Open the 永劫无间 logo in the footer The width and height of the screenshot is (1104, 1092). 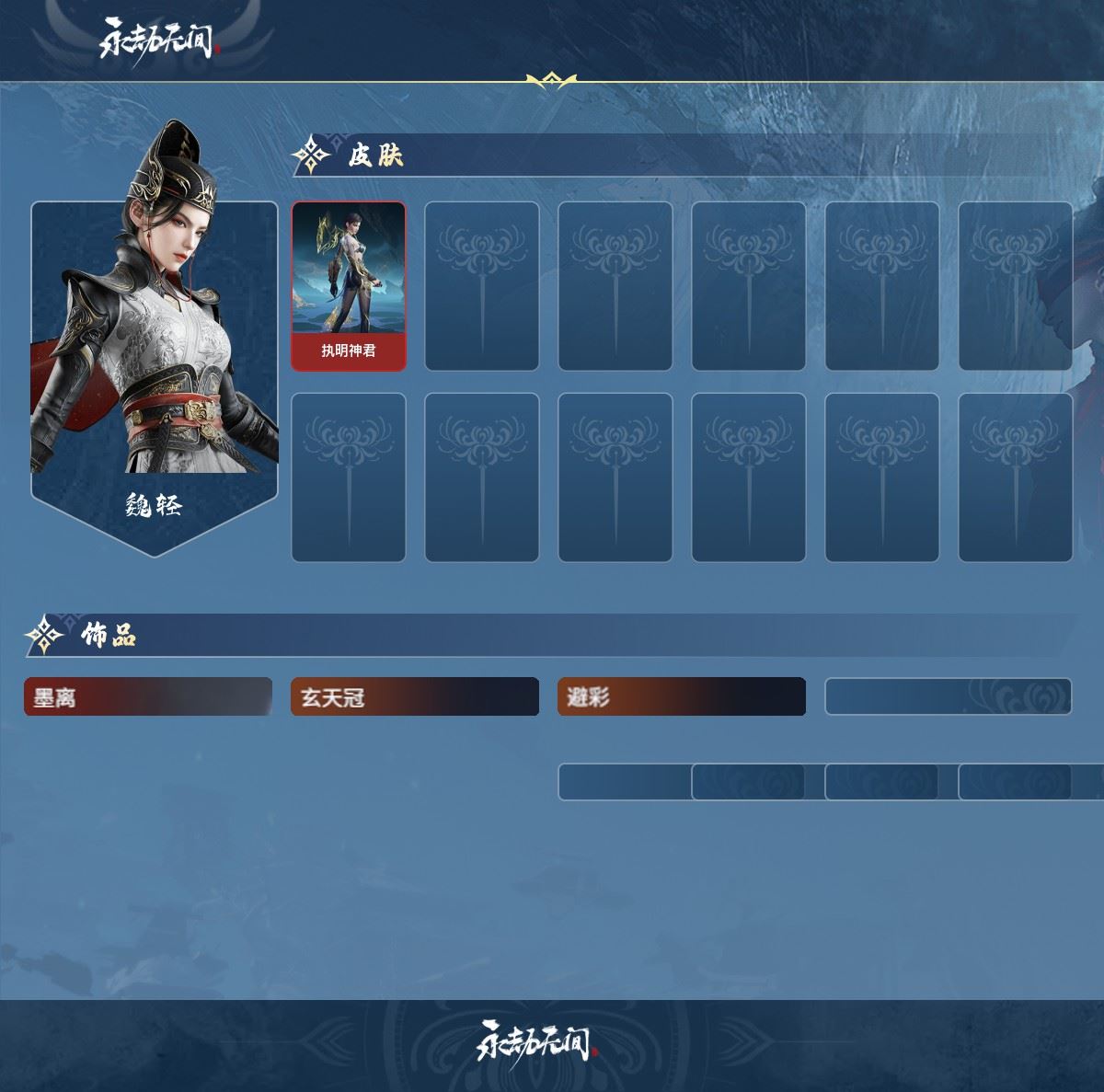tap(535, 1041)
